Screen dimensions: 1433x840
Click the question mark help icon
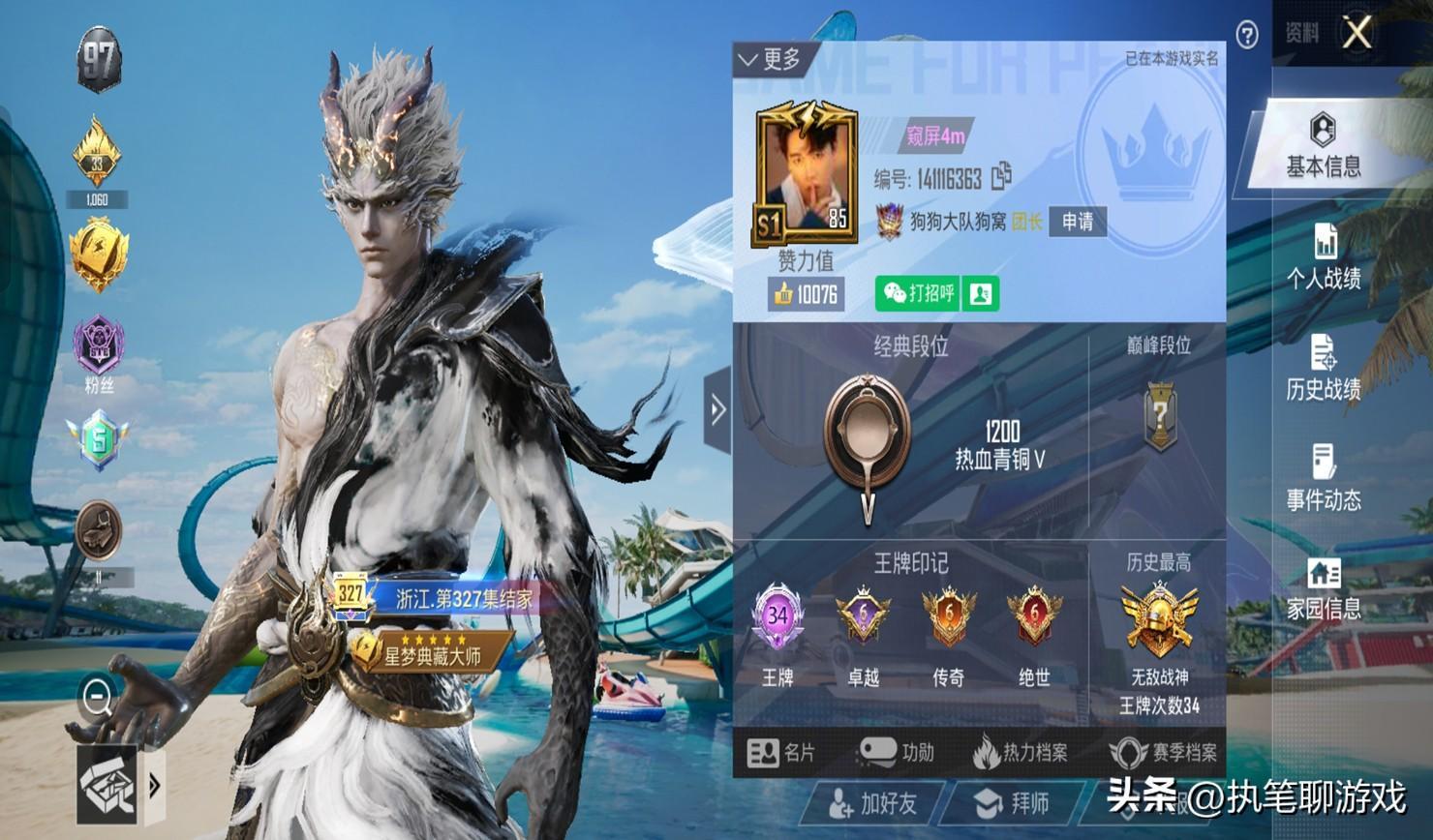tap(1247, 36)
